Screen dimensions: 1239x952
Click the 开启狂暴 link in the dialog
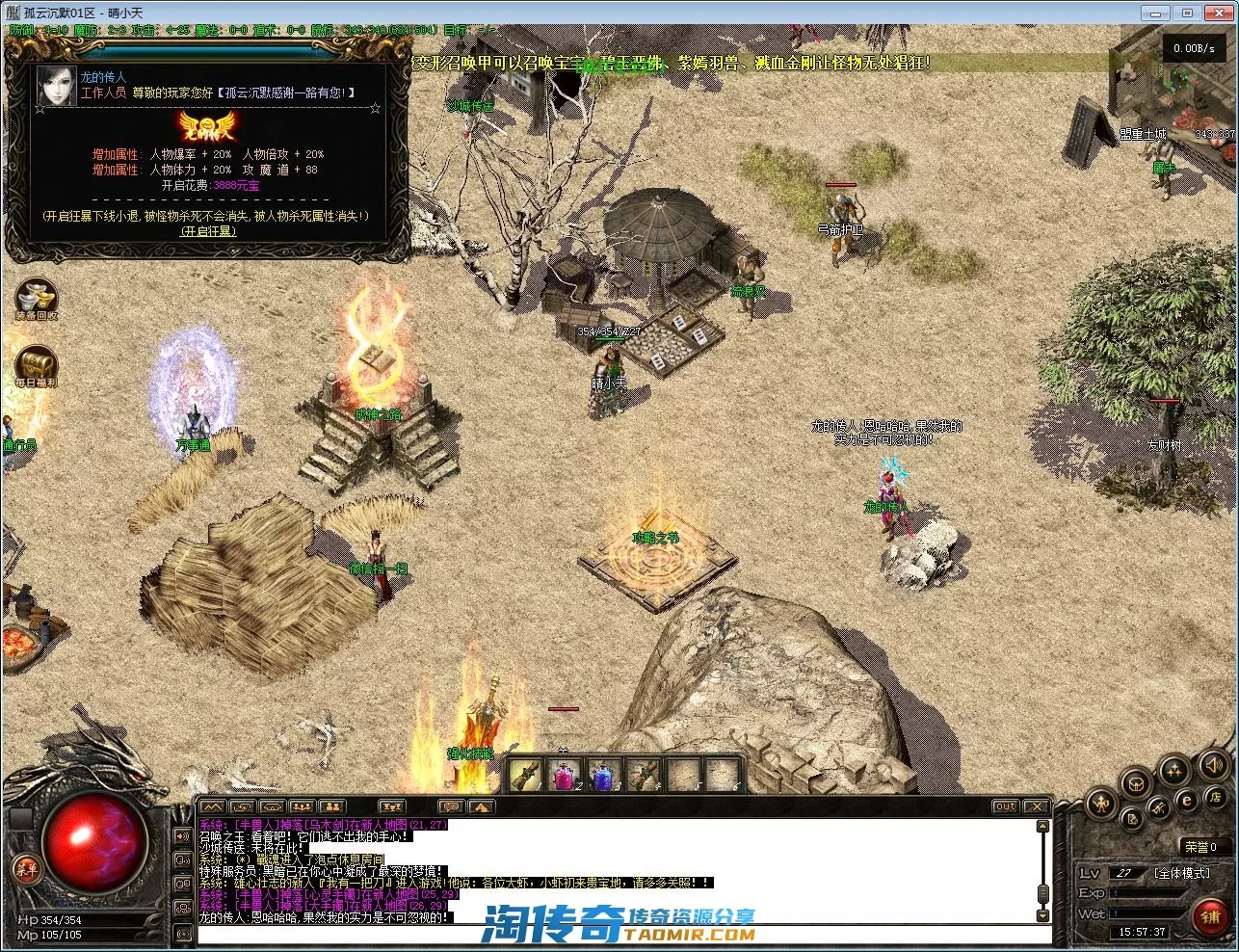208,231
